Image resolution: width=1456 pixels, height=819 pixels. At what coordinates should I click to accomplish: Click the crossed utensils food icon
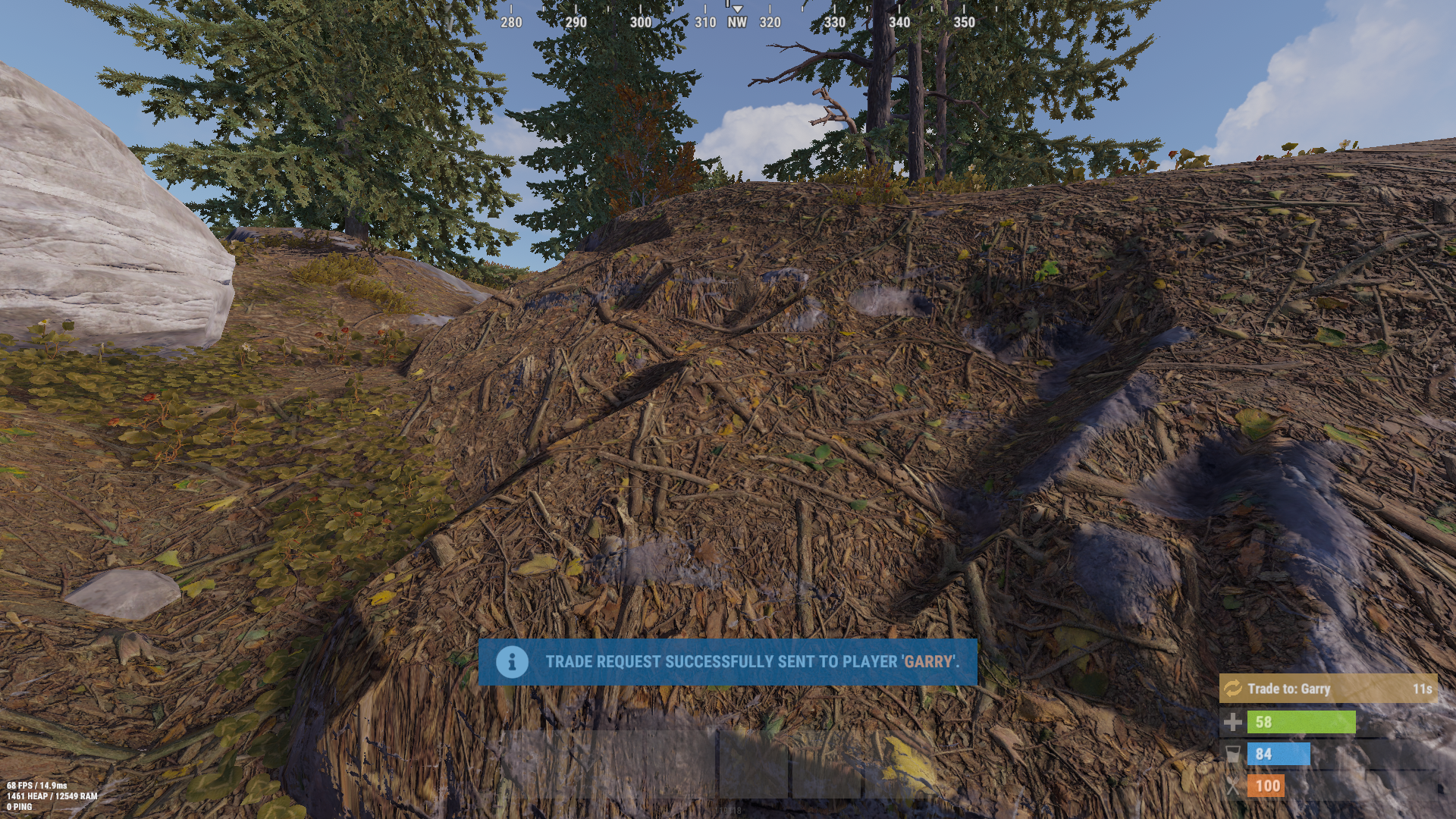coord(1234,786)
